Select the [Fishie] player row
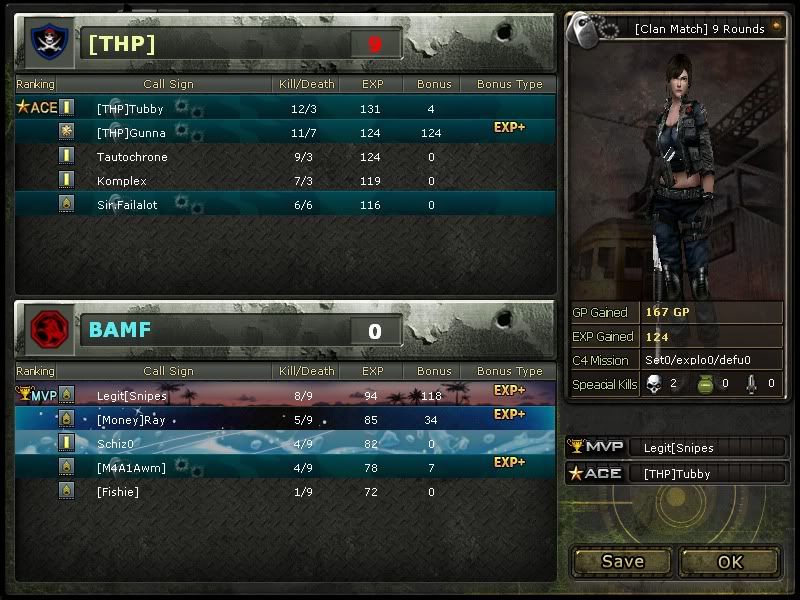Image resolution: width=800 pixels, height=600 pixels. (285, 491)
